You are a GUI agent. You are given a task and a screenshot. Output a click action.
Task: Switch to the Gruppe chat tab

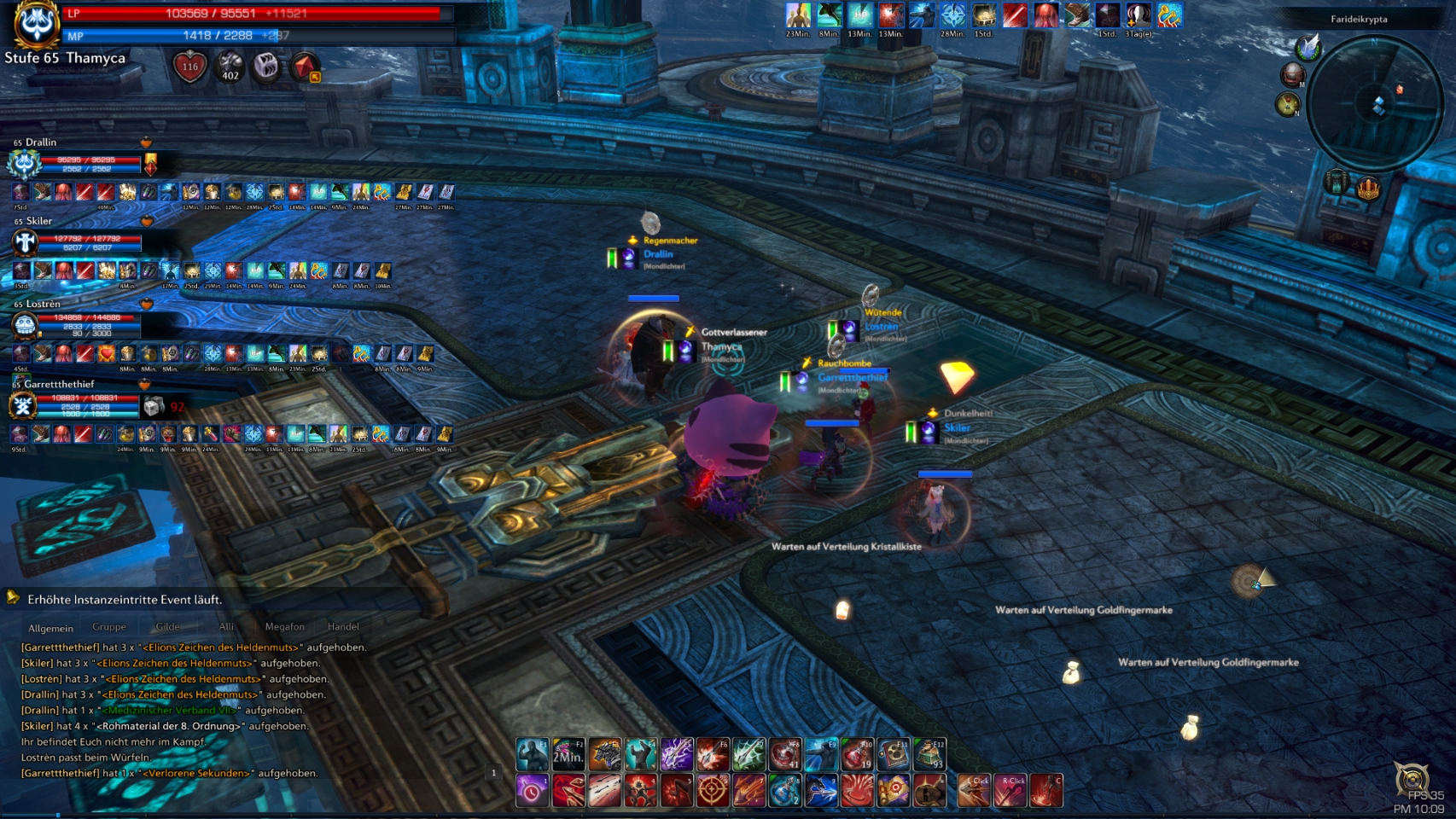[109, 627]
